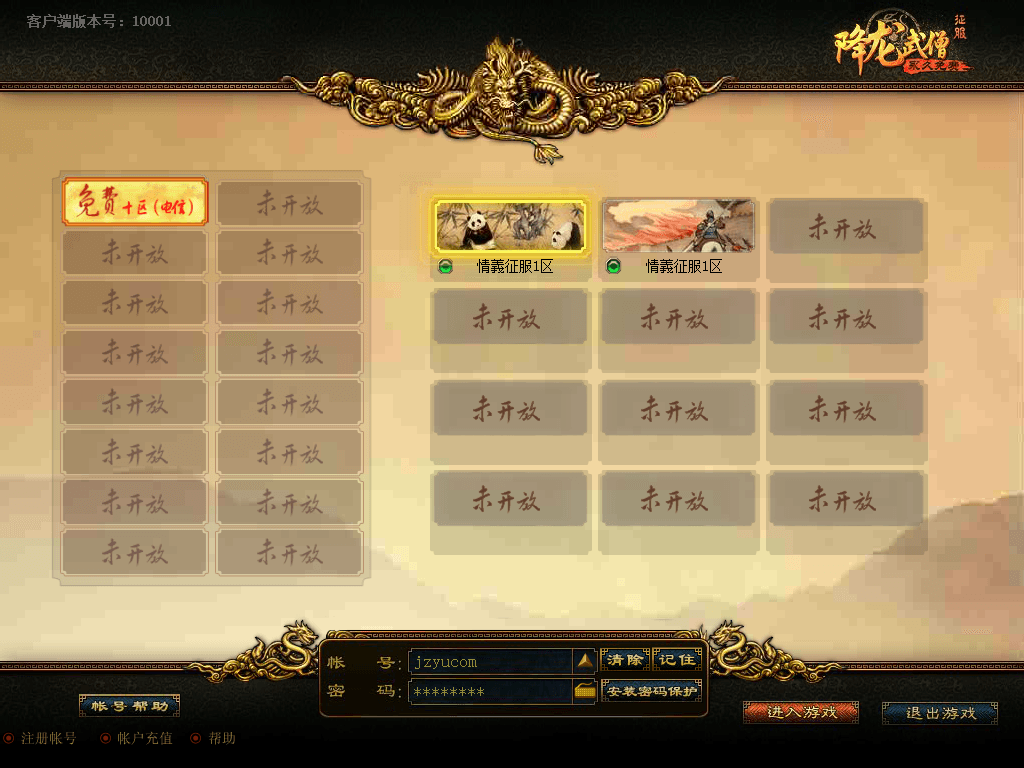
Task: Open the 帮助 help link
Action: pyautogui.click(x=221, y=739)
